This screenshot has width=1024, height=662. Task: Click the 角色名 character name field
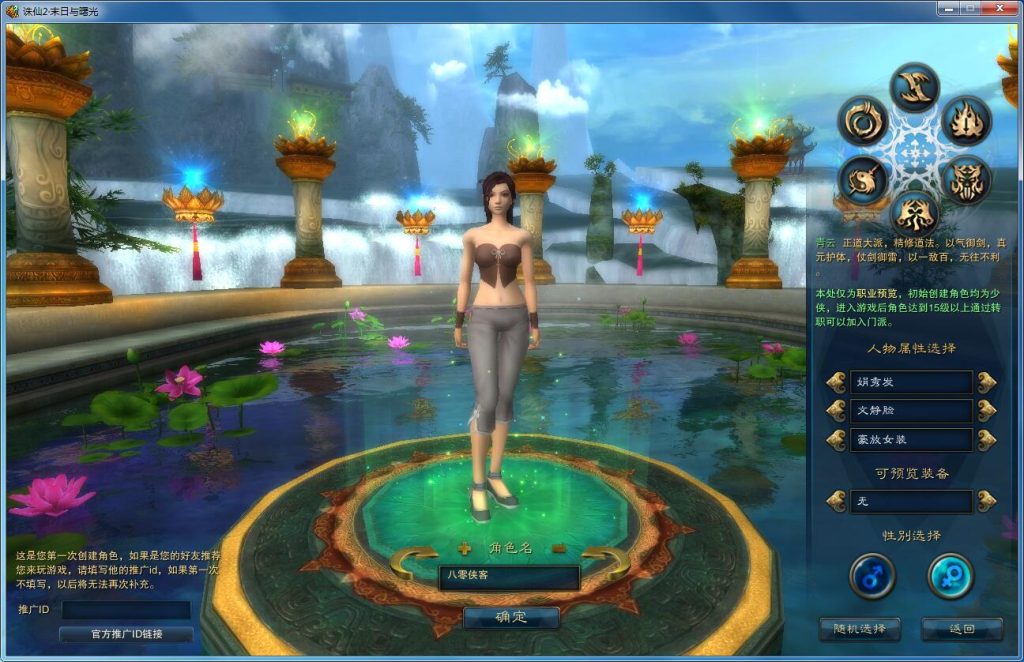(x=509, y=577)
